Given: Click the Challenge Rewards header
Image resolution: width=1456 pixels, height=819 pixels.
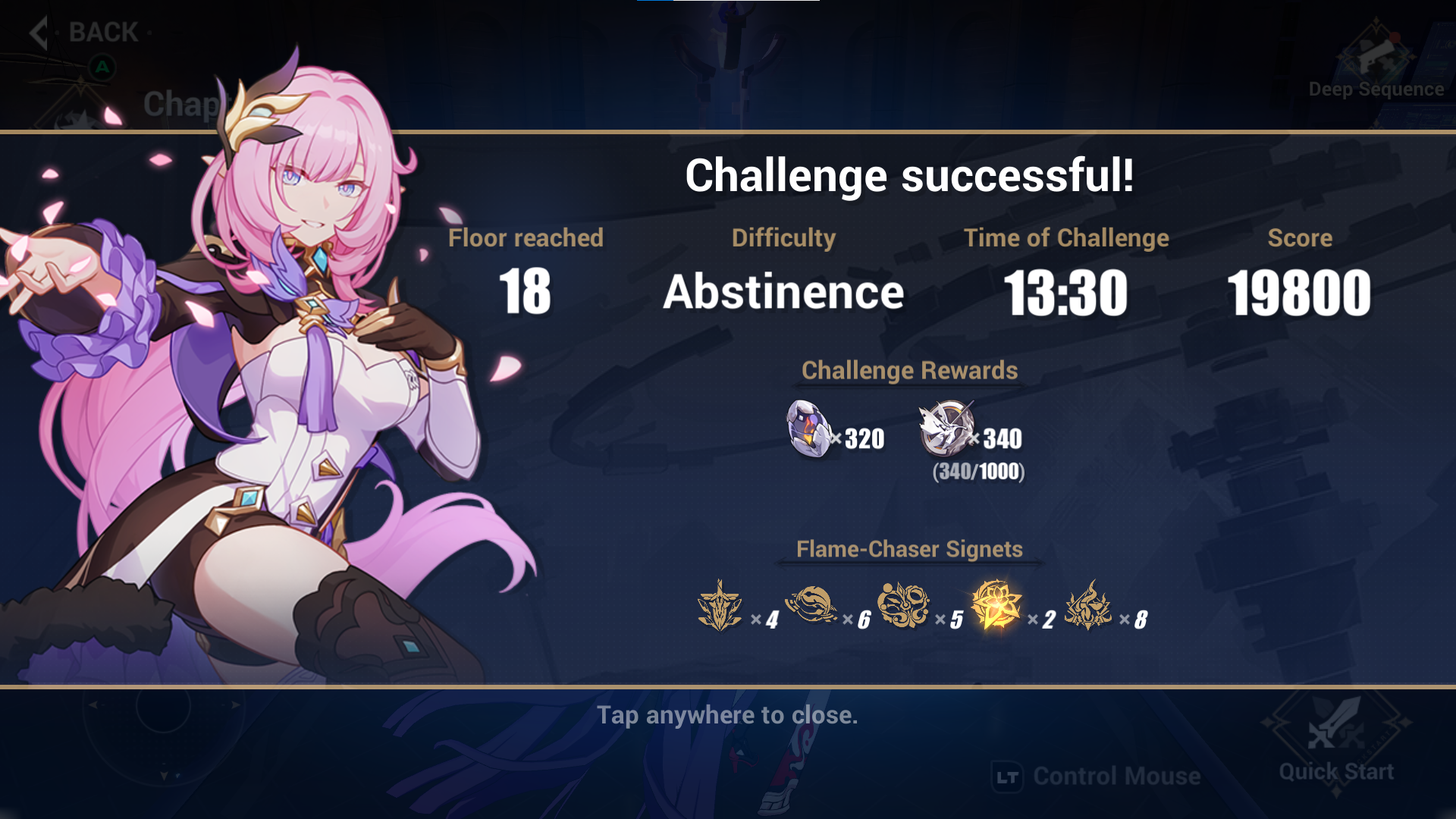Looking at the screenshot, I should [x=910, y=371].
